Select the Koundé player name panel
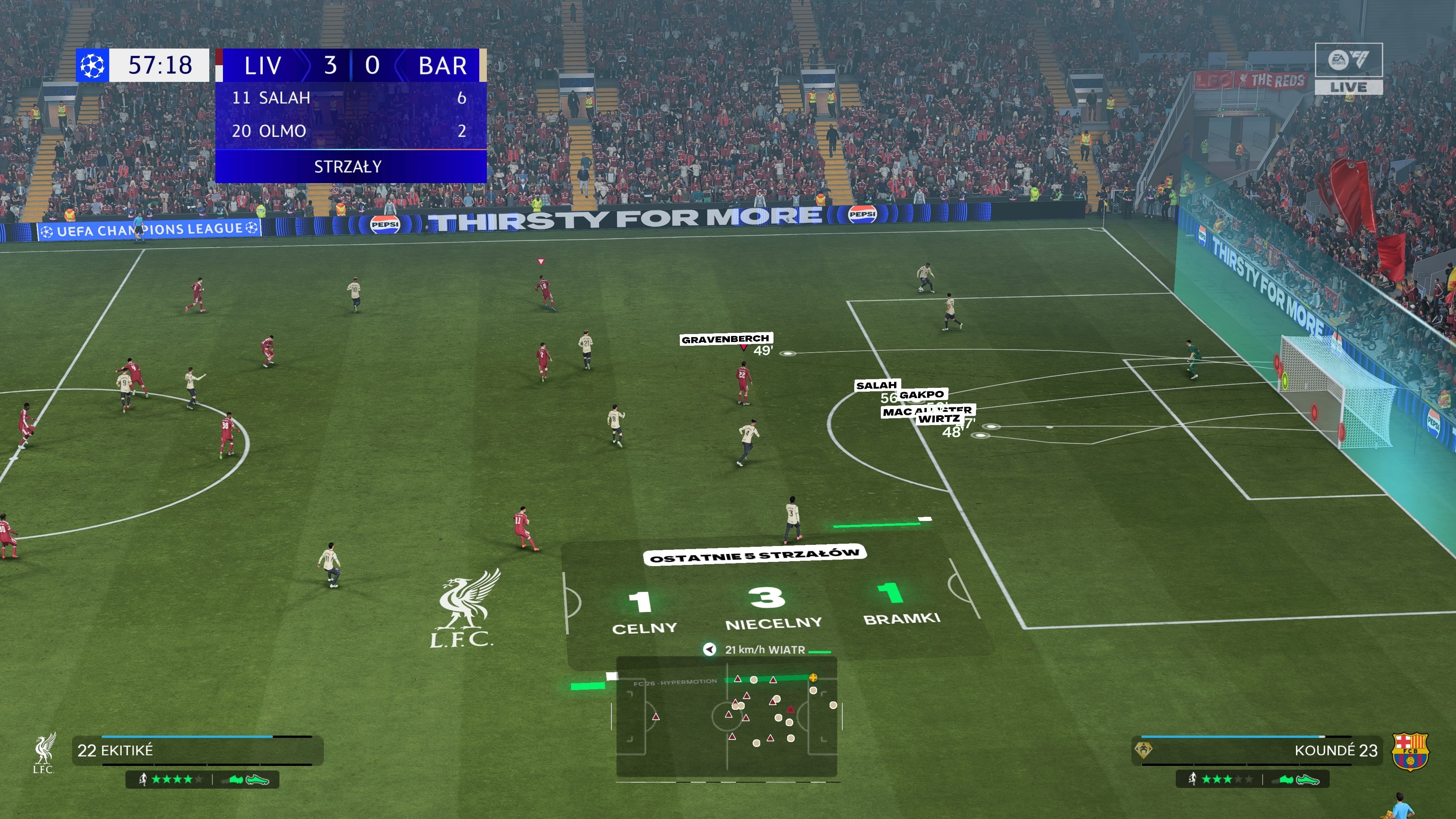Screen dimensions: 1456x819 [x=1257, y=750]
